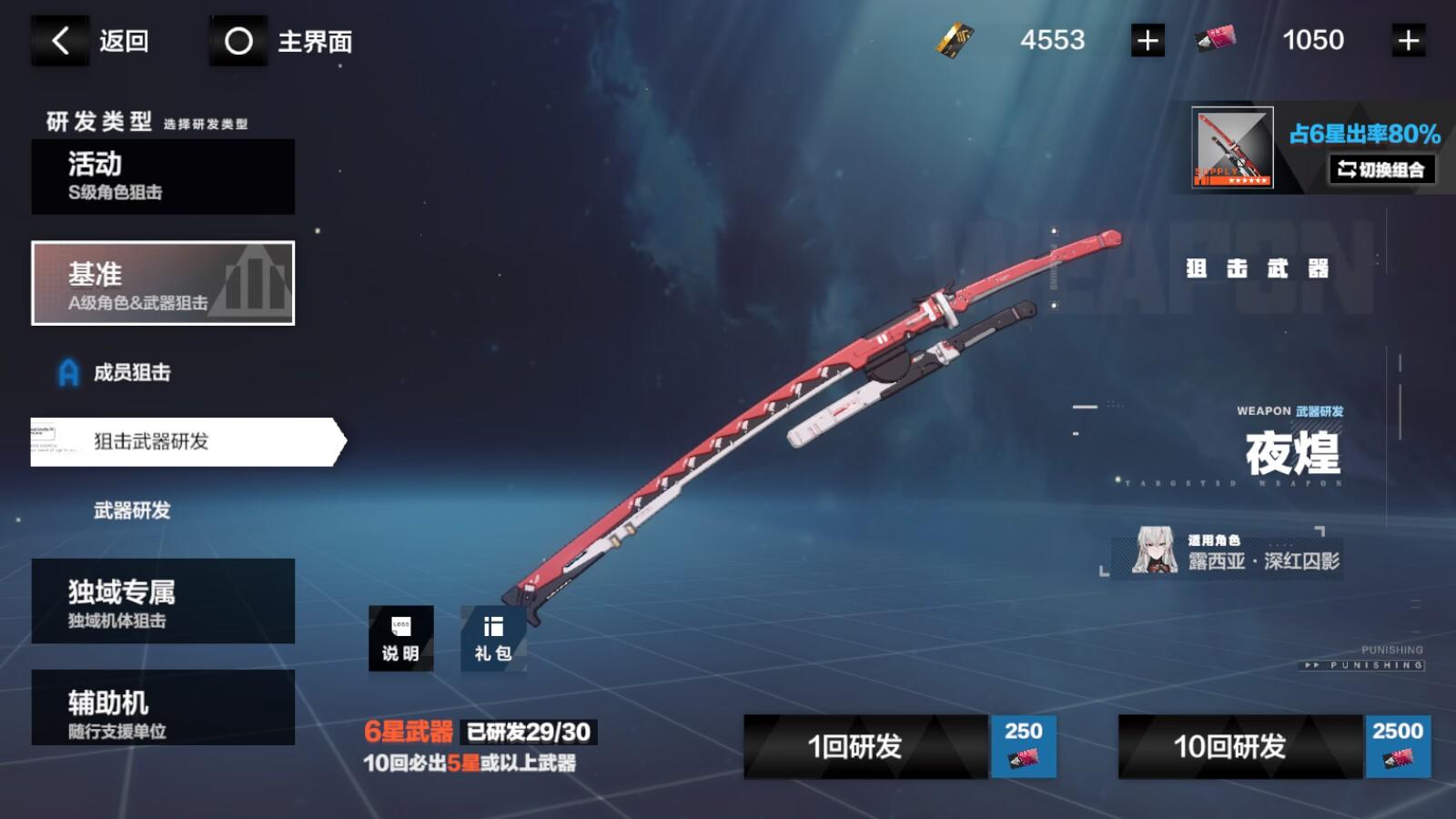Screen dimensions: 1456x819
Task: Start a single pull with 1回研发
Action: 855,747
